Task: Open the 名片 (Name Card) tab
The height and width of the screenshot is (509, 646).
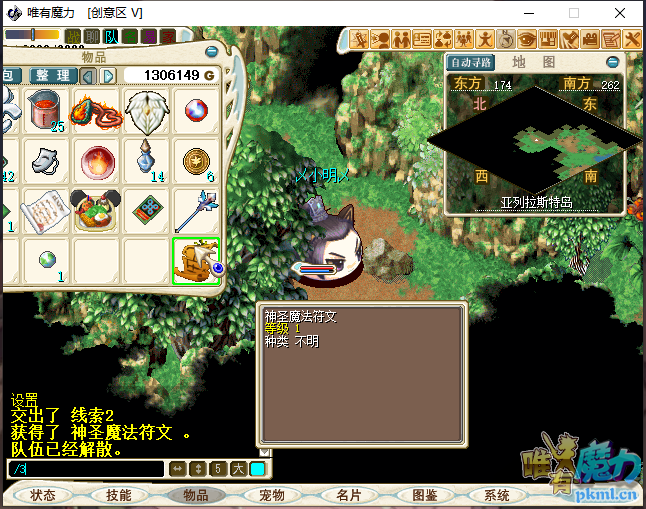Action: point(348,495)
